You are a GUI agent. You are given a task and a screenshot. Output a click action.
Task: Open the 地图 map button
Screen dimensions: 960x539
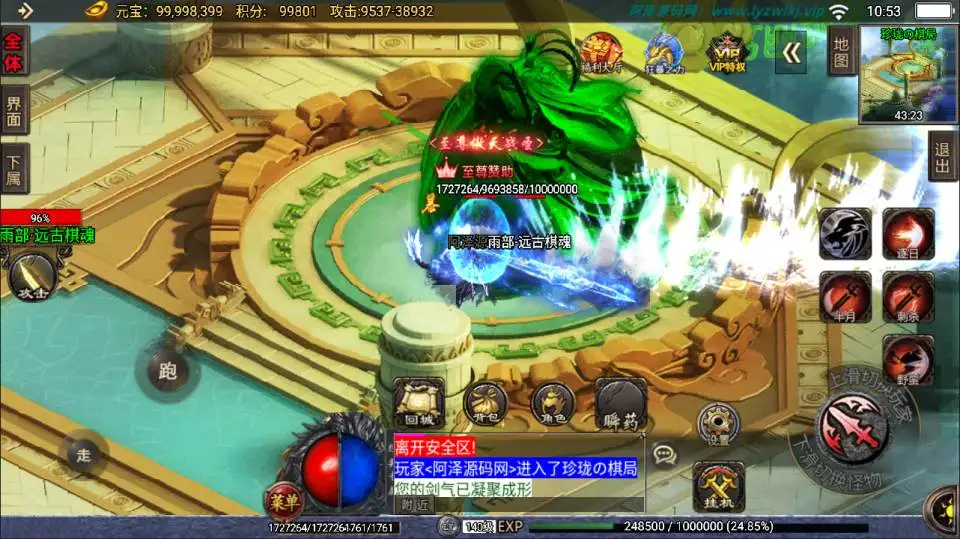click(841, 51)
